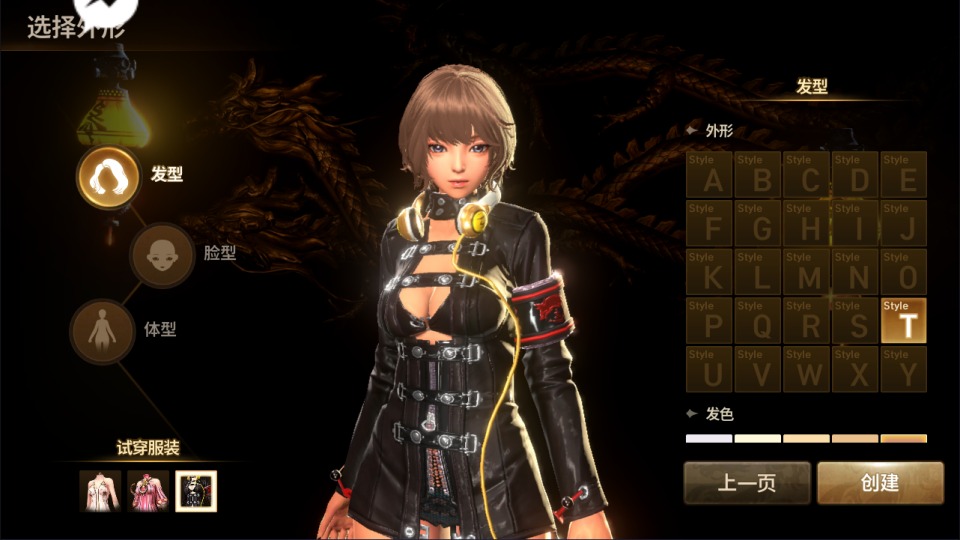The width and height of the screenshot is (960, 540).
Task: Select hairstyle Style Y
Action: pos(904,369)
